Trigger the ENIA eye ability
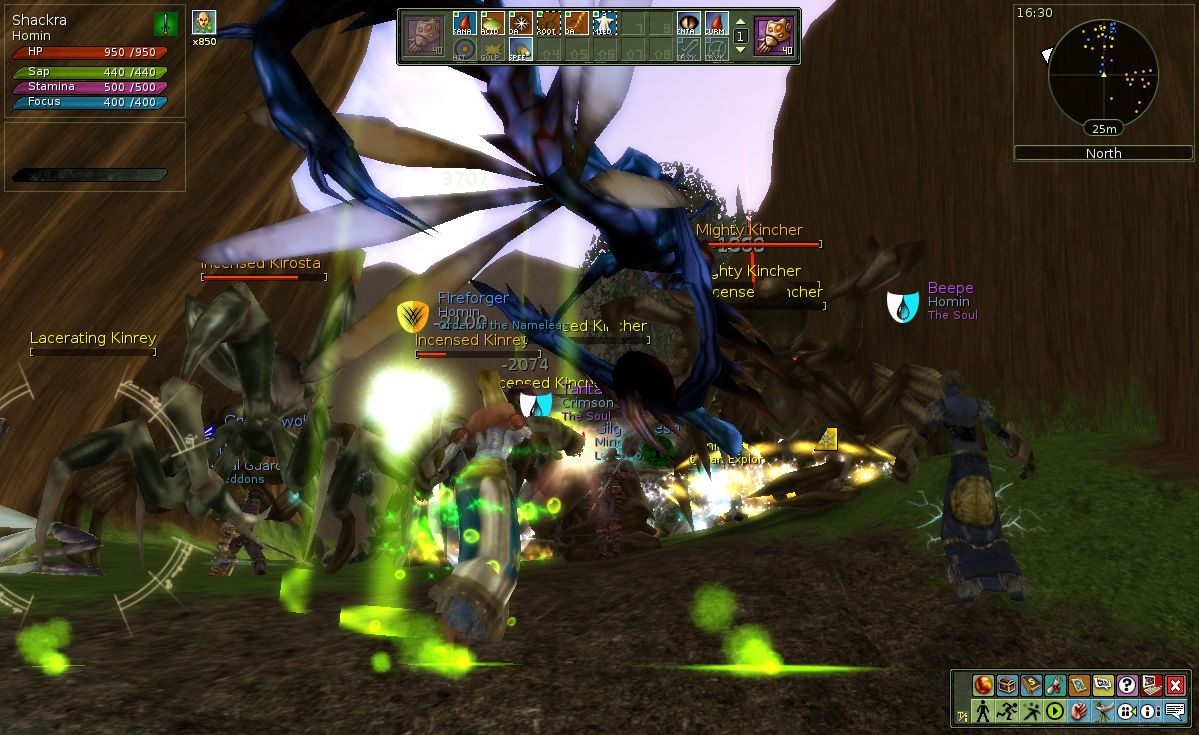Image resolution: width=1199 pixels, height=735 pixels. 689,23
